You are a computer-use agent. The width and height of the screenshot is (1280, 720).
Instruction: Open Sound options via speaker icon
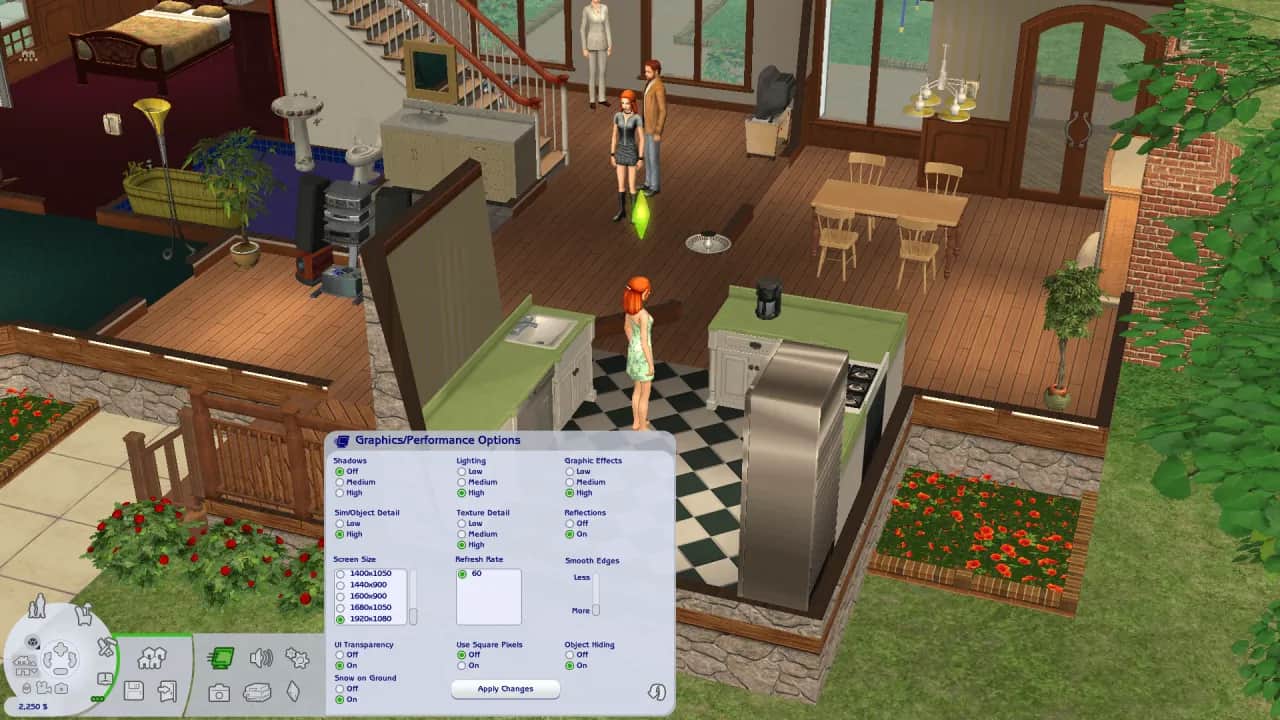262,658
